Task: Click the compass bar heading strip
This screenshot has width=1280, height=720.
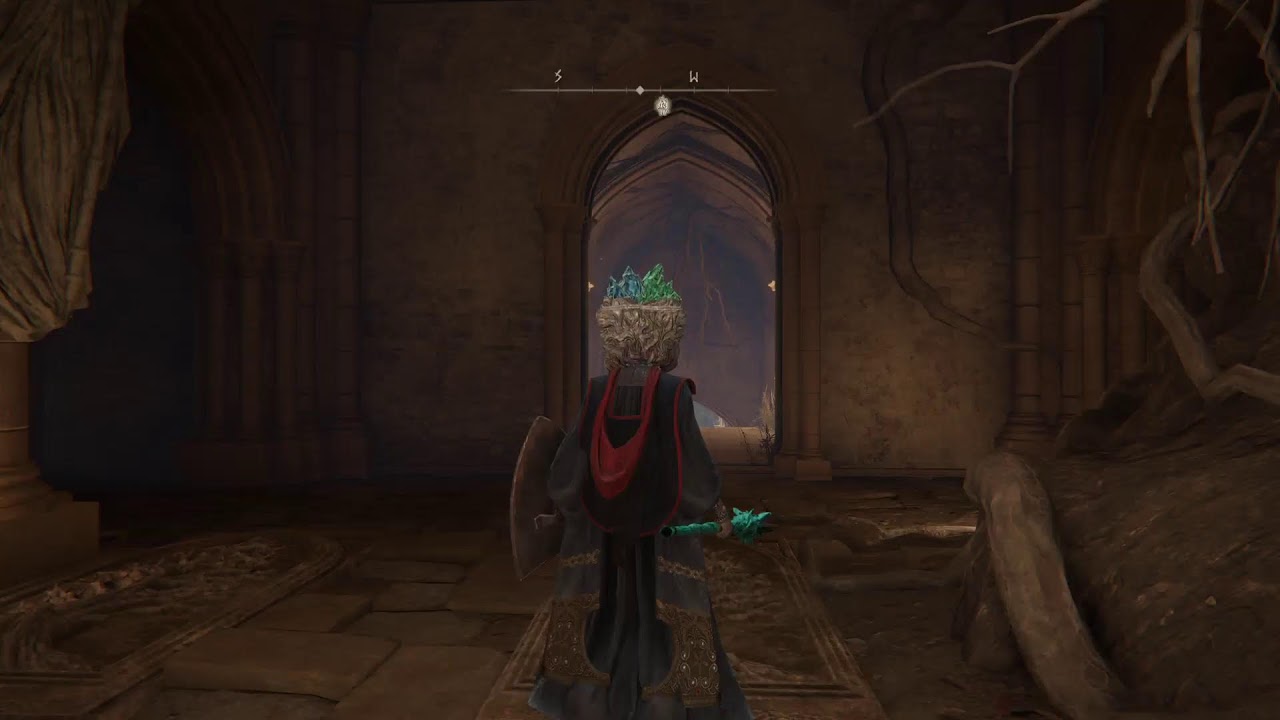Action: 640,90
